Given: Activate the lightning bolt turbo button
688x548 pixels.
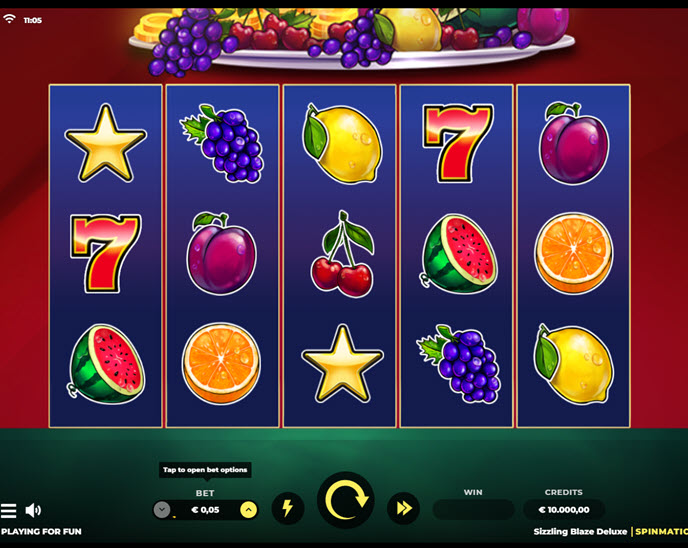Looking at the screenshot, I should click(288, 508).
